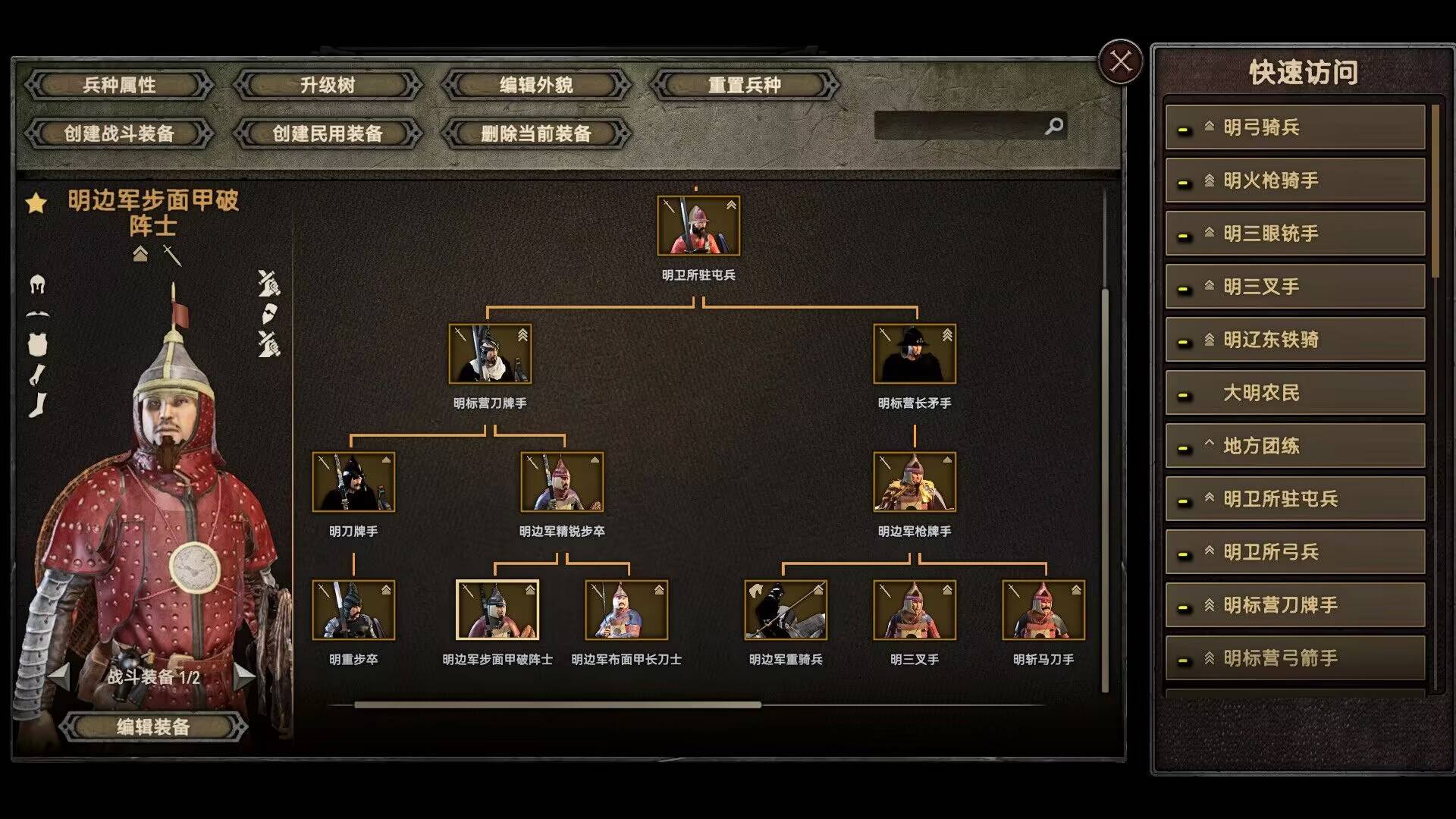Expand the upgrade chevron on 明卫所驻屯兵 portrait
The image size is (1456, 819).
coord(730,206)
